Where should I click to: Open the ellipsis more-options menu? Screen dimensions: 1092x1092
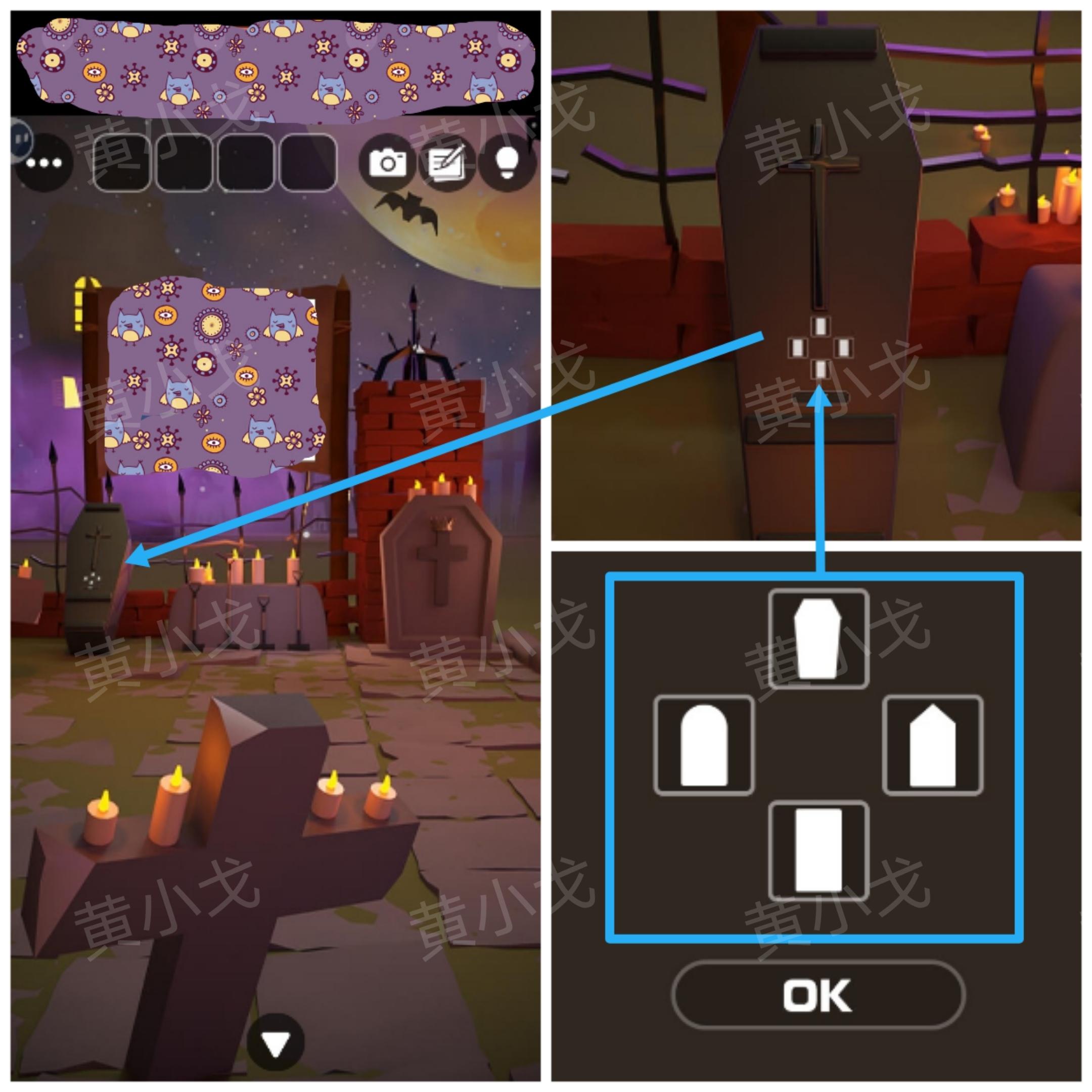(43, 164)
